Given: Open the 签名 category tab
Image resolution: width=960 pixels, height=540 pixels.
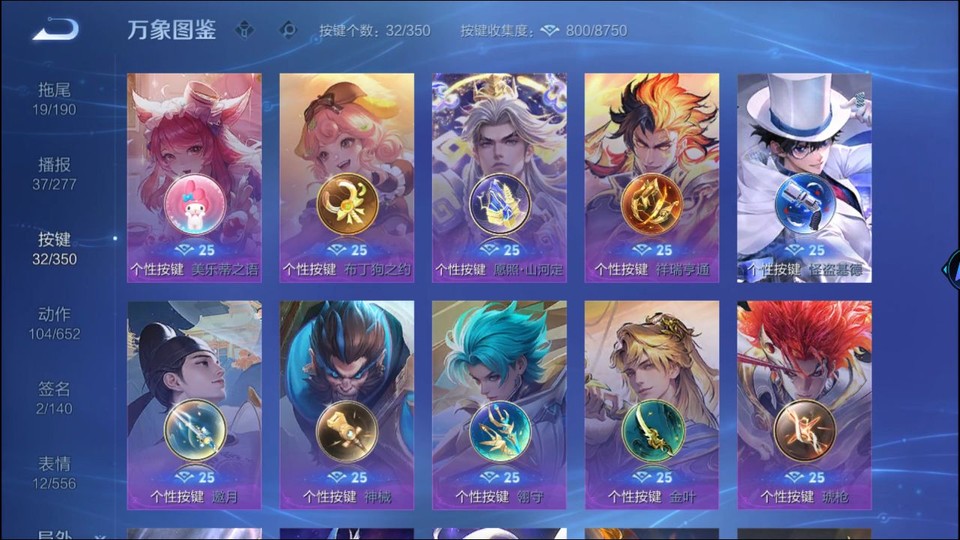Looking at the screenshot, I should tap(54, 398).
